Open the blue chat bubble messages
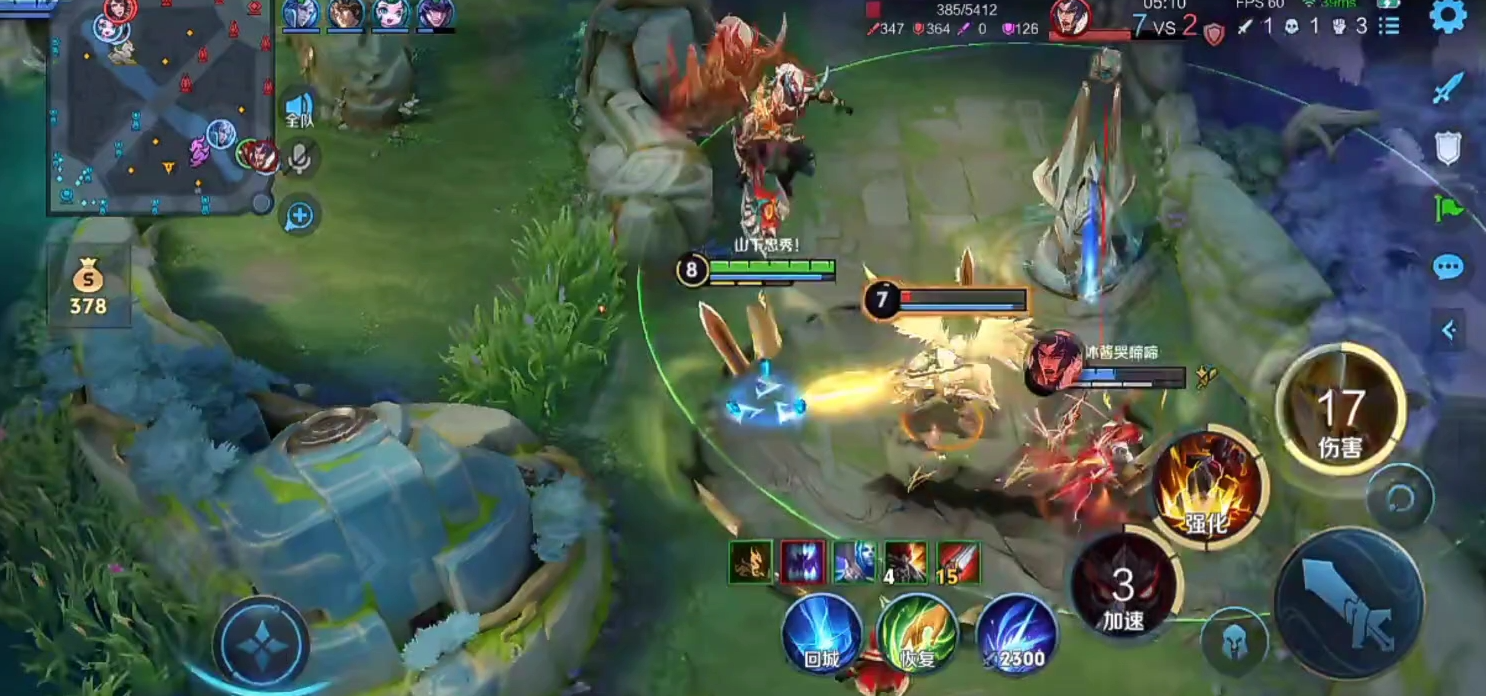 [x=1448, y=267]
